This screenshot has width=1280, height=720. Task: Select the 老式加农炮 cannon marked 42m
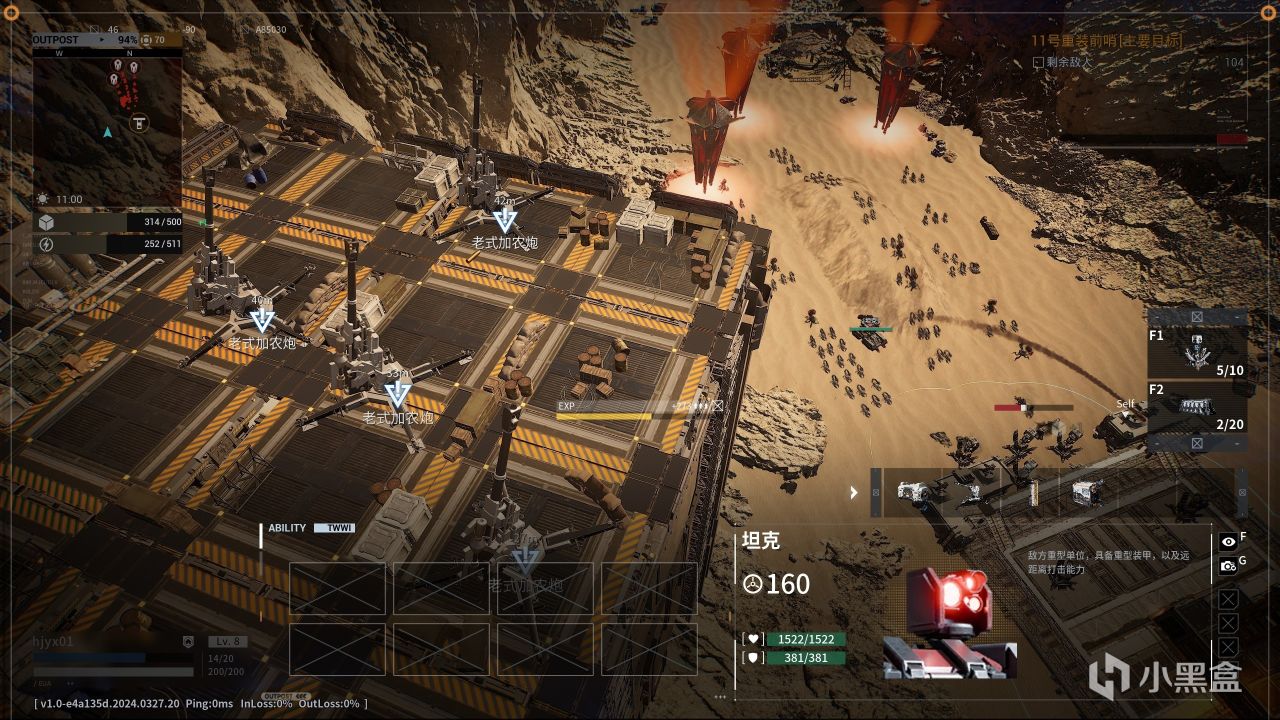point(505,221)
